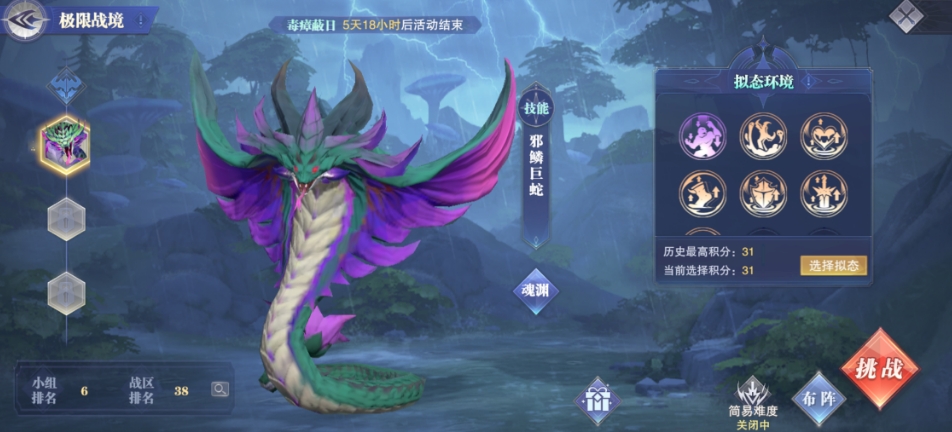This screenshot has width=952, height=432.
Task: Show info next to 极限战境 title
Action: coord(140,20)
